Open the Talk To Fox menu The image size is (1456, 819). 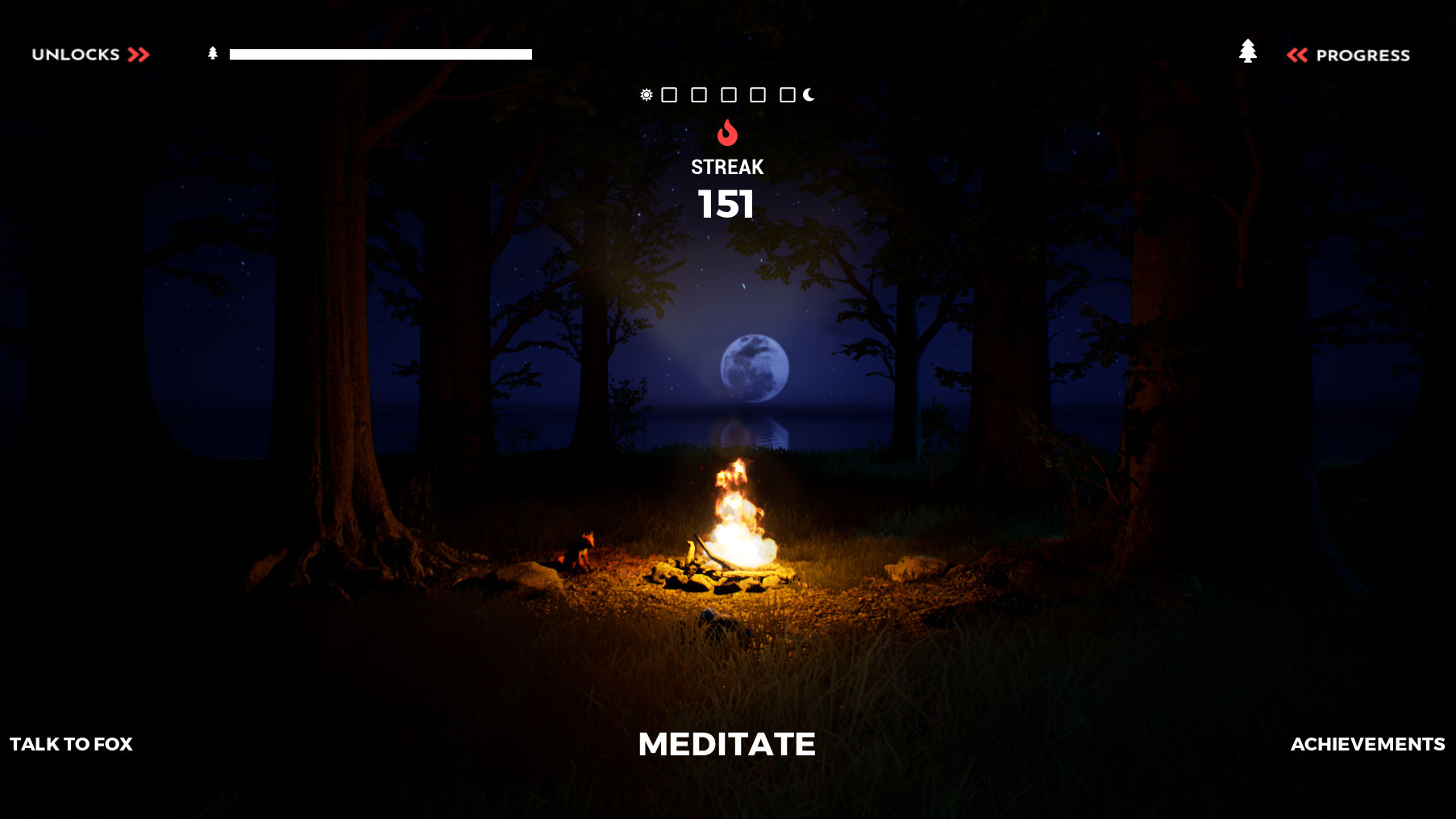click(73, 744)
